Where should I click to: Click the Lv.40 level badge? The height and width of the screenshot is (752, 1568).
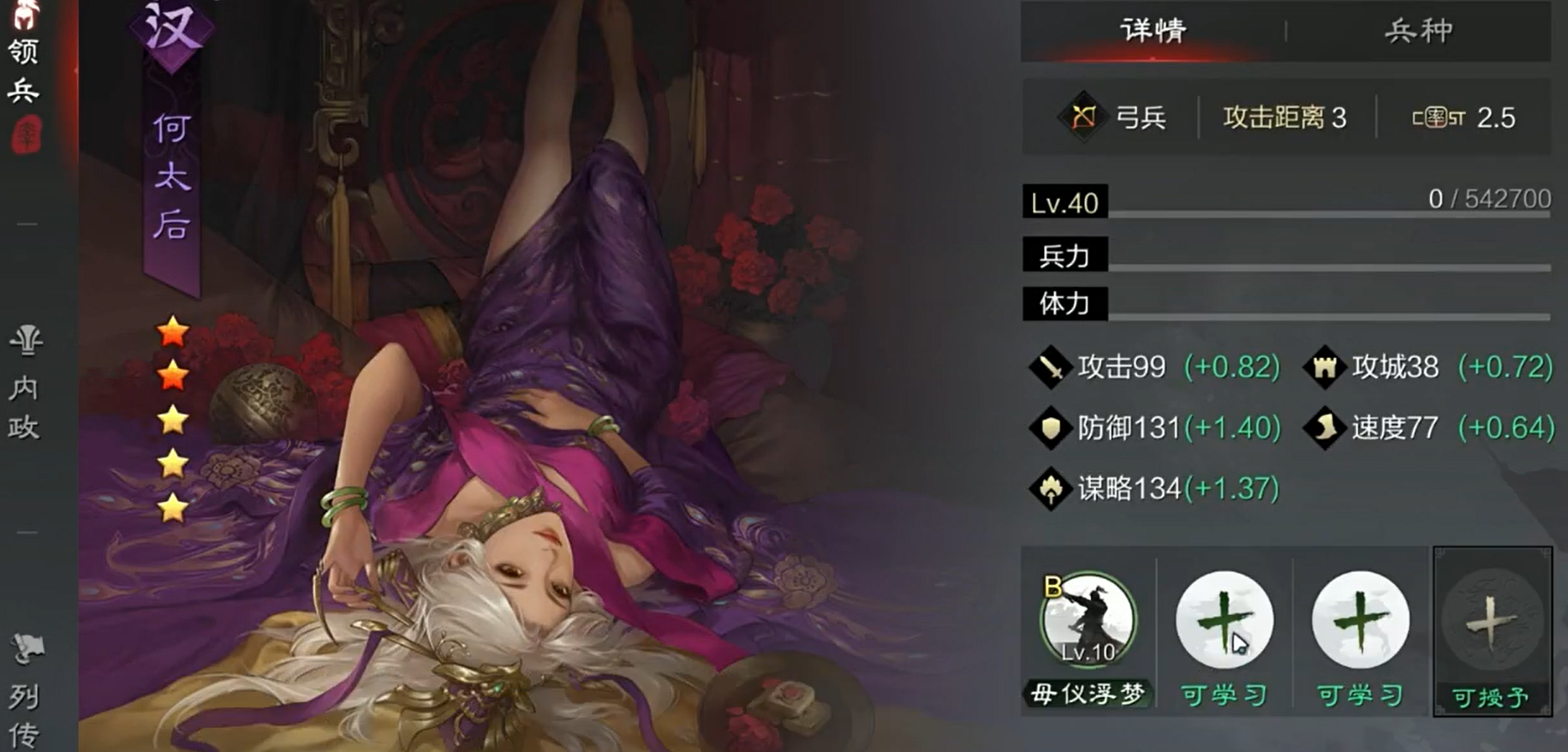[1064, 202]
